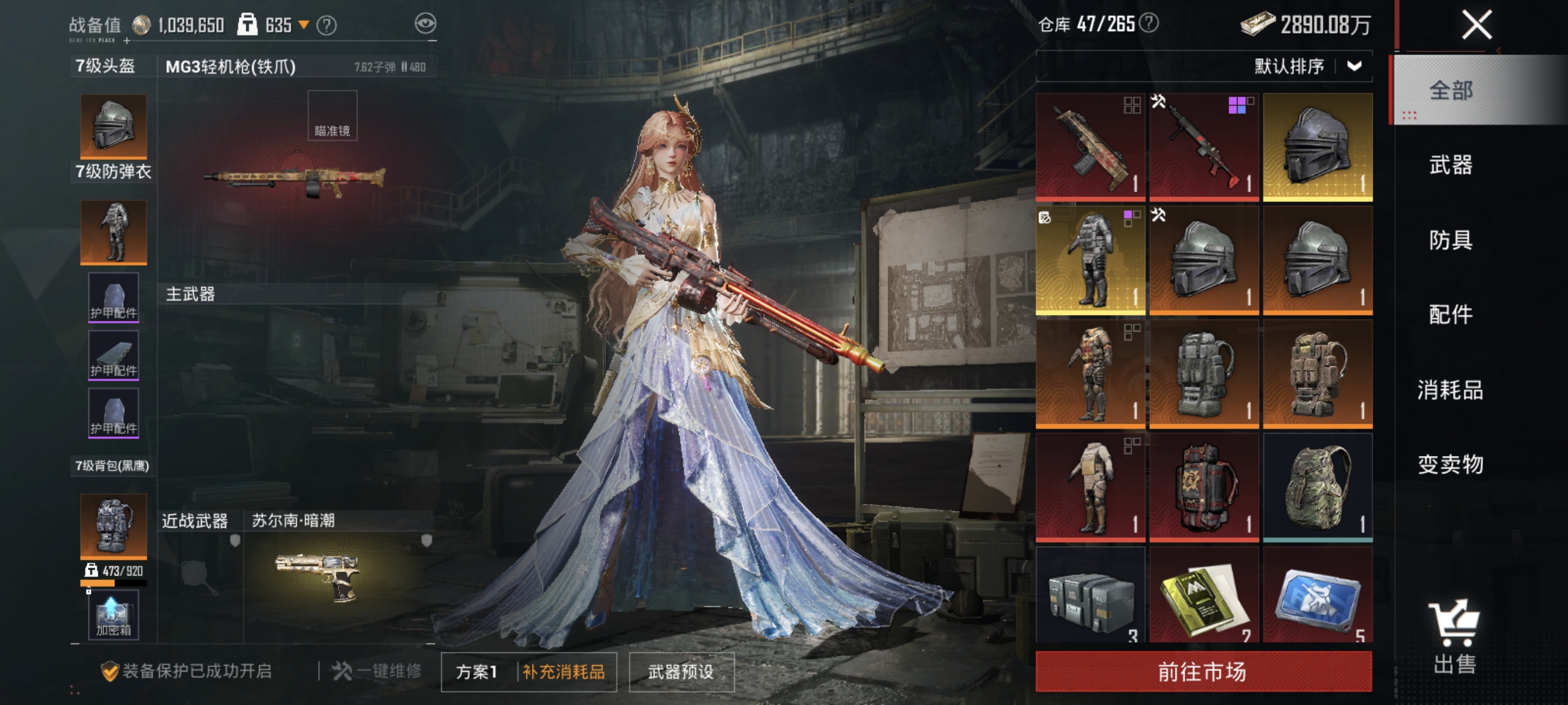Close the warehouse screen with the X

point(1477,25)
